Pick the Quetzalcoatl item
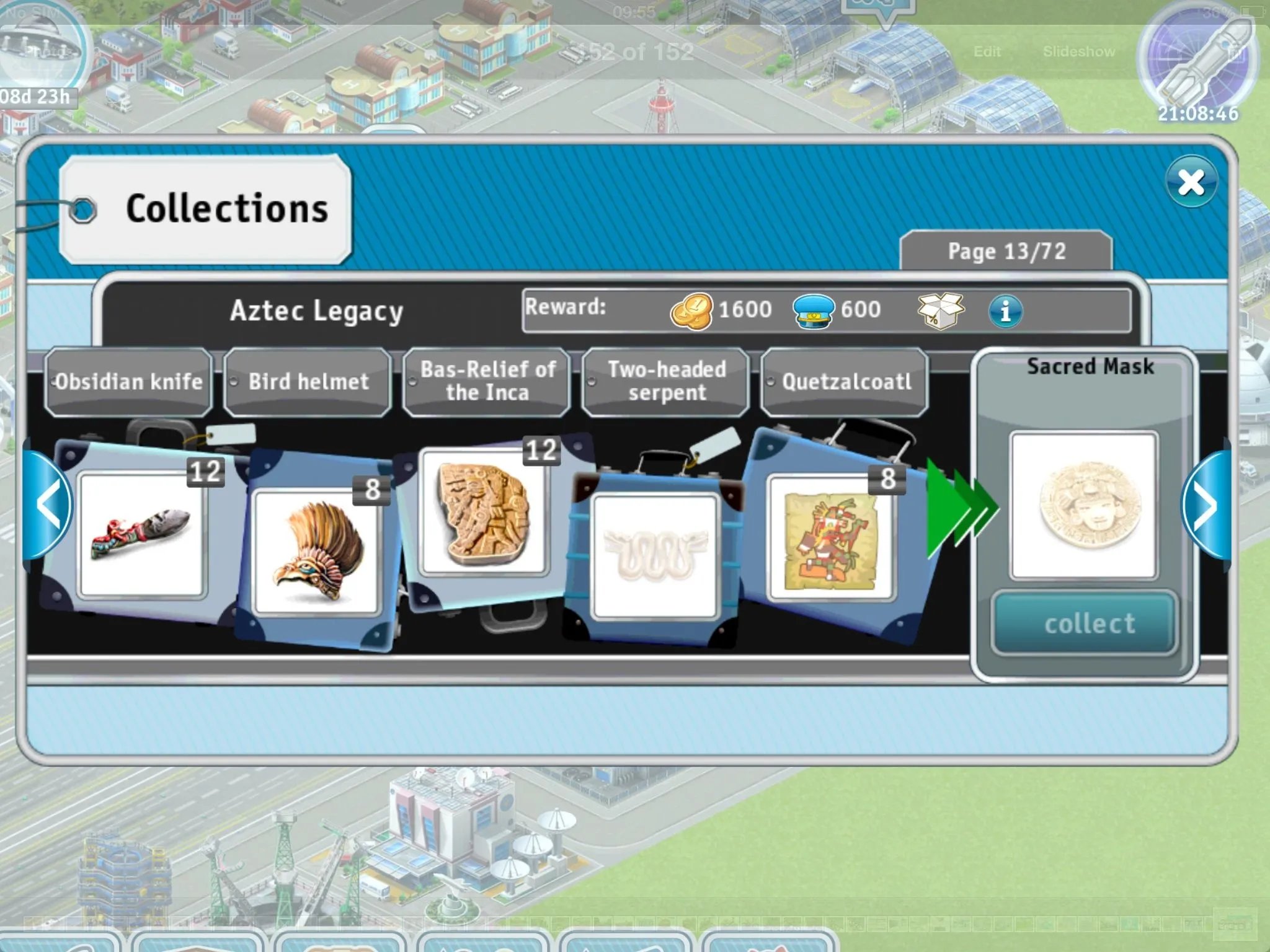The width and height of the screenshot is (1270, 952). point(831,538)
